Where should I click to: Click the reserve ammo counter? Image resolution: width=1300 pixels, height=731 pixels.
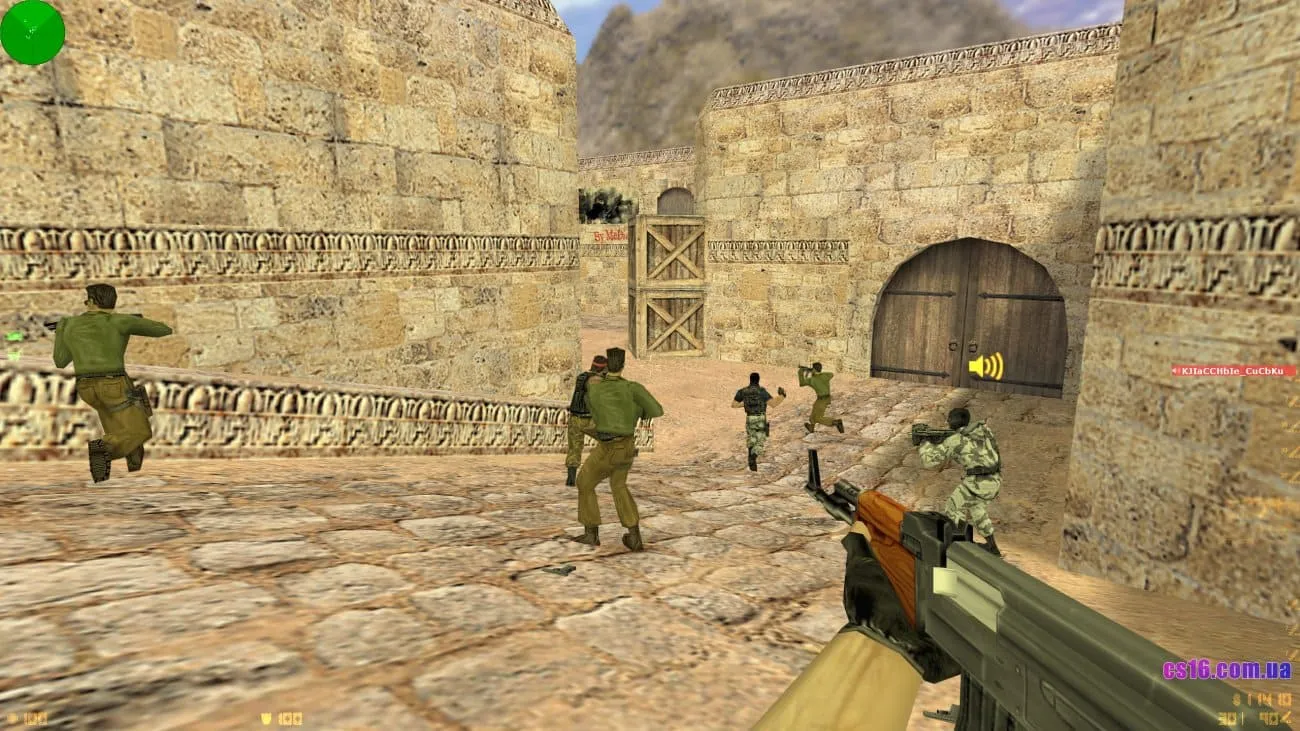pyautogui.click(x=1272, y=718)
